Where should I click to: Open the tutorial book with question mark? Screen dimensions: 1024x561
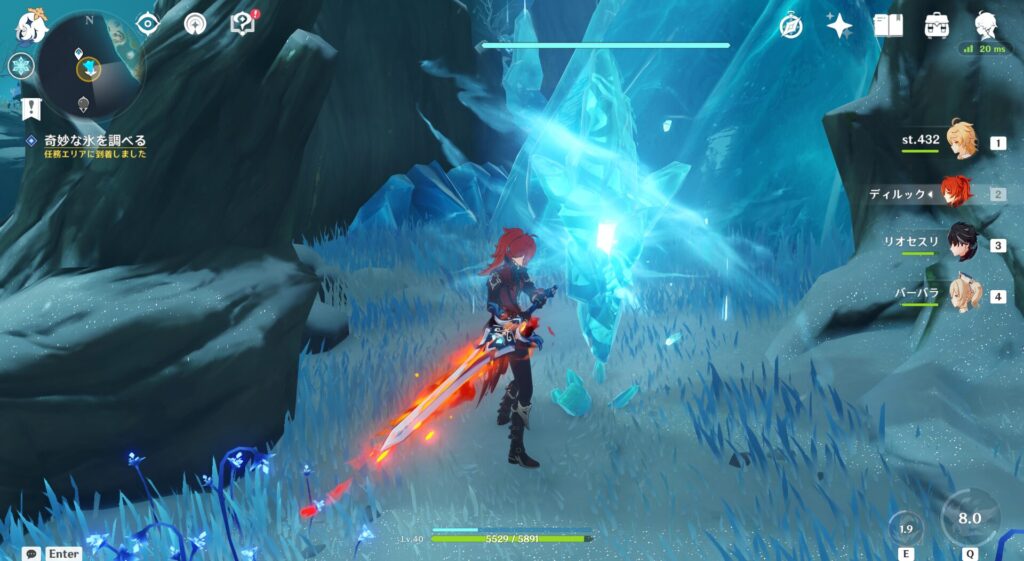pyautogui.click(x=243, y=23)
